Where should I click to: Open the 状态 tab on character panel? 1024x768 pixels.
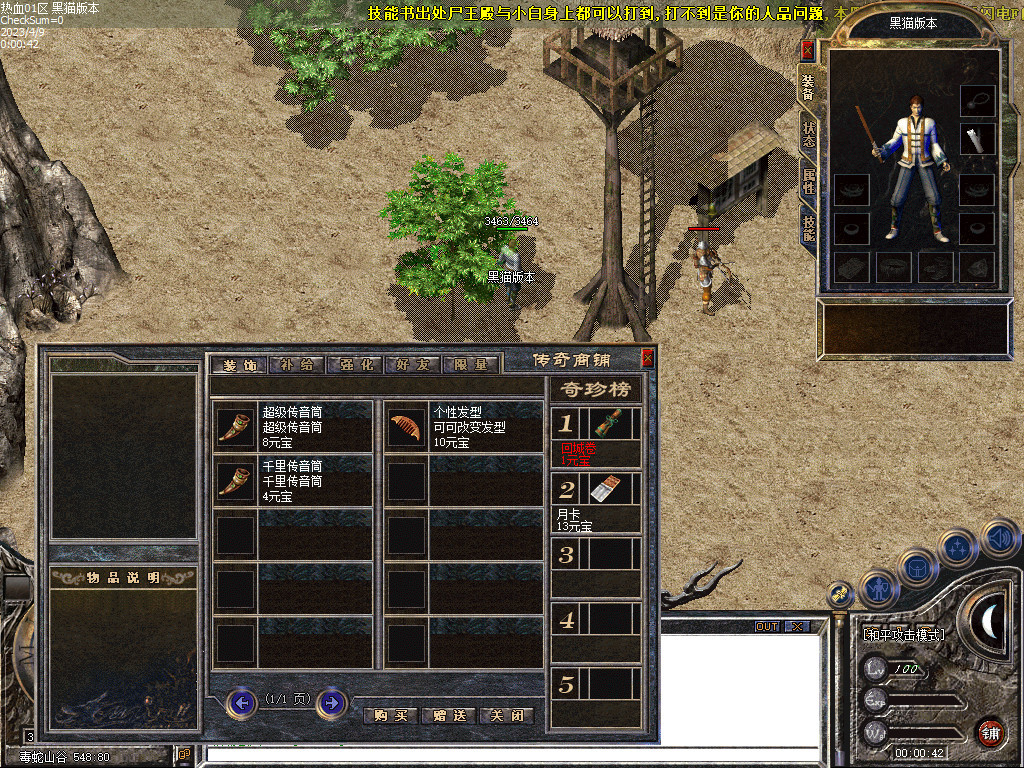pyautogui.click(x=808, y=134)
